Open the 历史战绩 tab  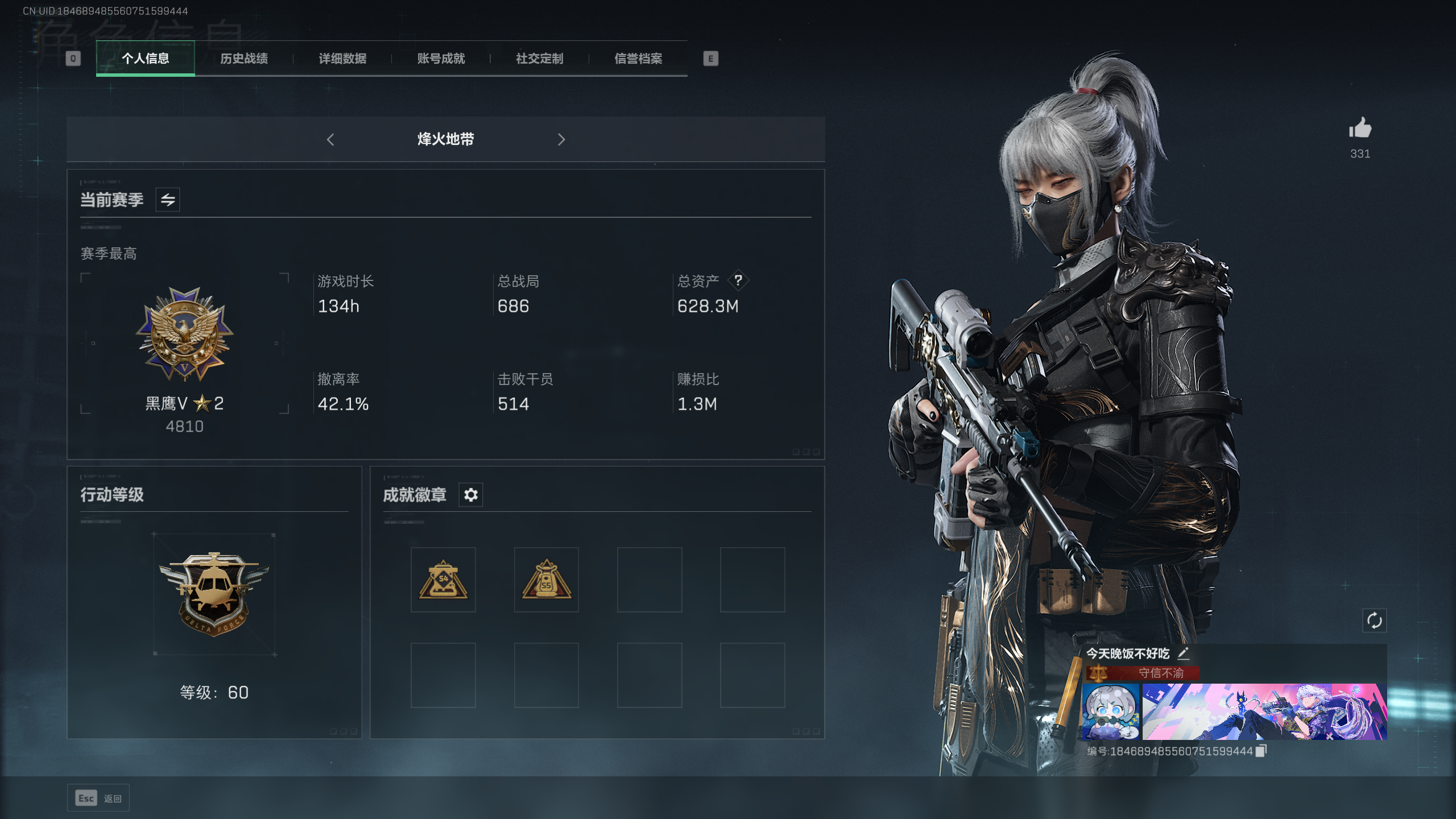pyautogui.click(x=244, y=59)
